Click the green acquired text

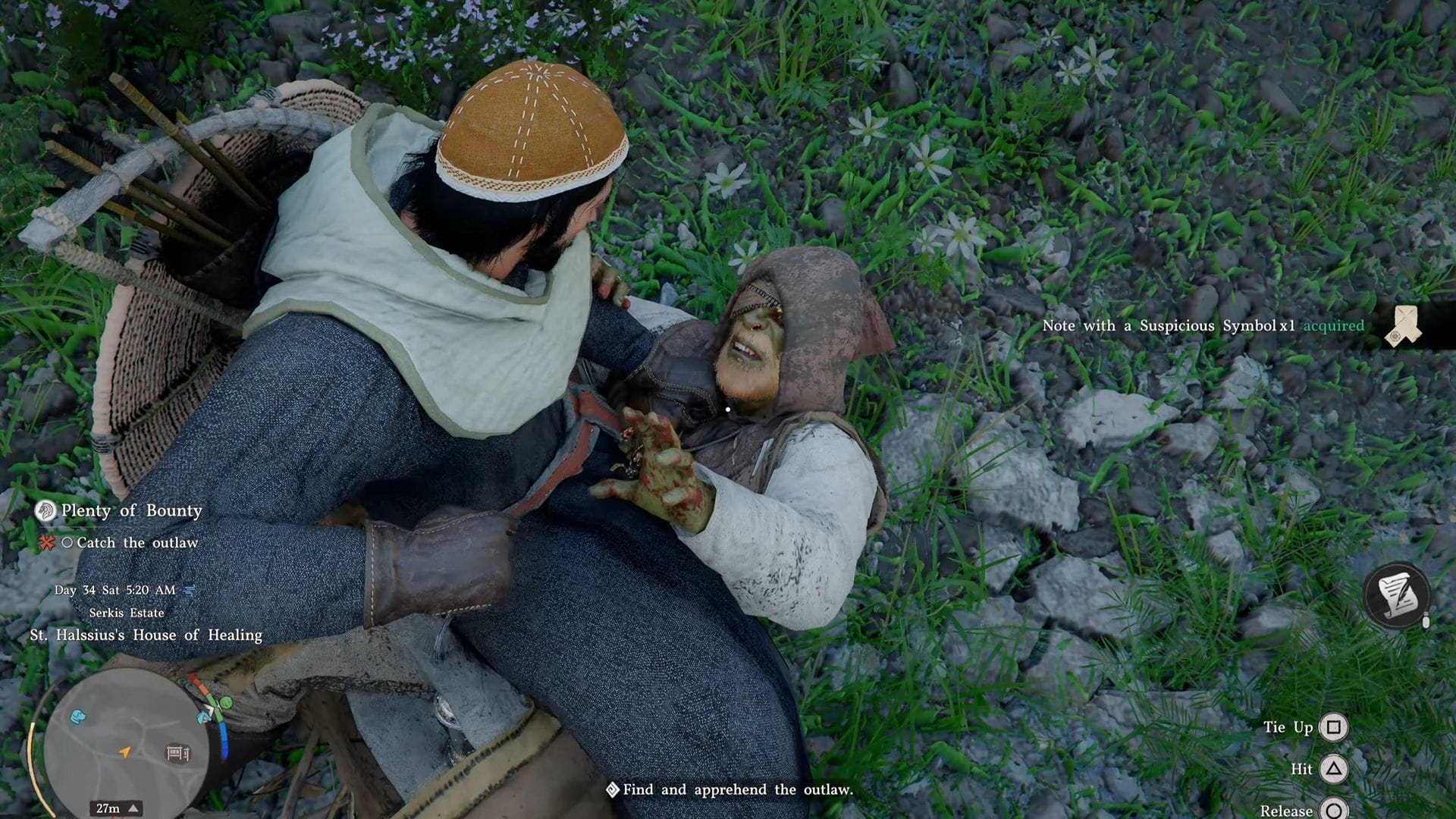pos(1332,325)
